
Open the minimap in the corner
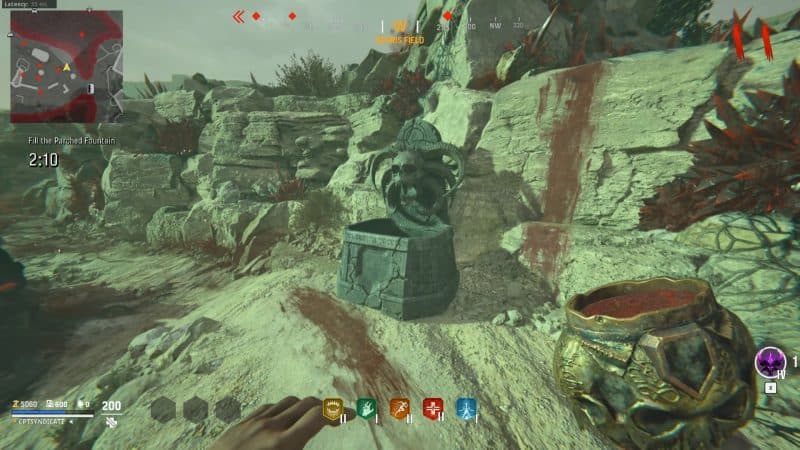coord(66,66)
